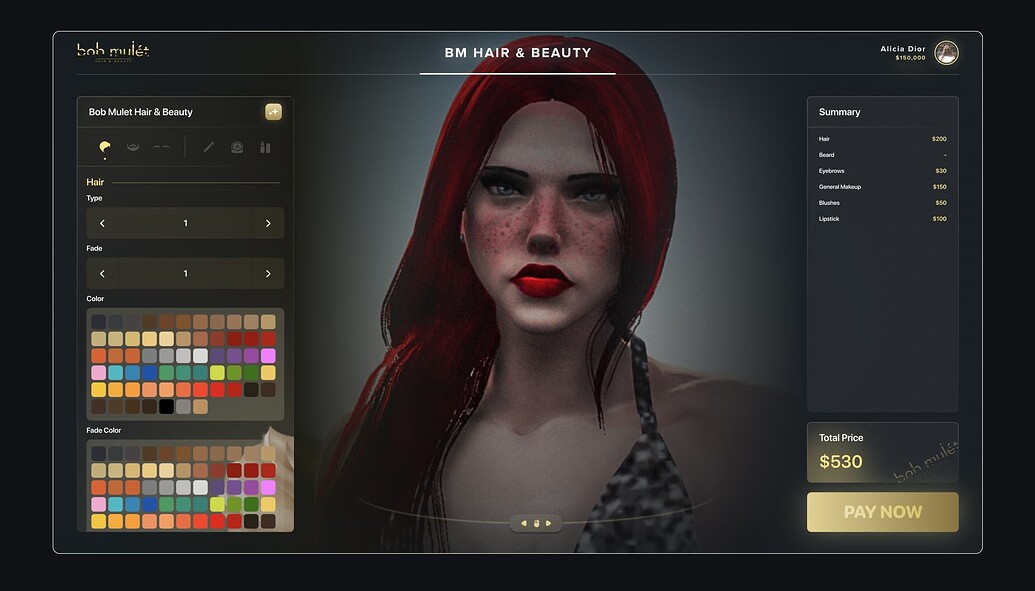This screenshot has height=591, width=1035.
Task: Open the makeup brush category
Action: [209, 147]
